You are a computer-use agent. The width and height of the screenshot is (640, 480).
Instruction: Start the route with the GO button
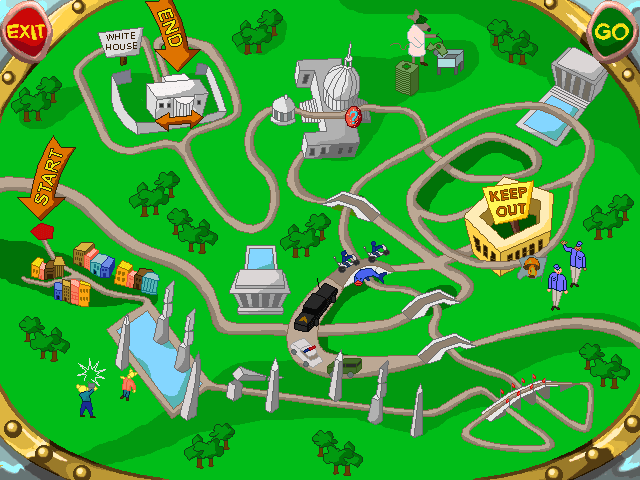tap(611, 31)
